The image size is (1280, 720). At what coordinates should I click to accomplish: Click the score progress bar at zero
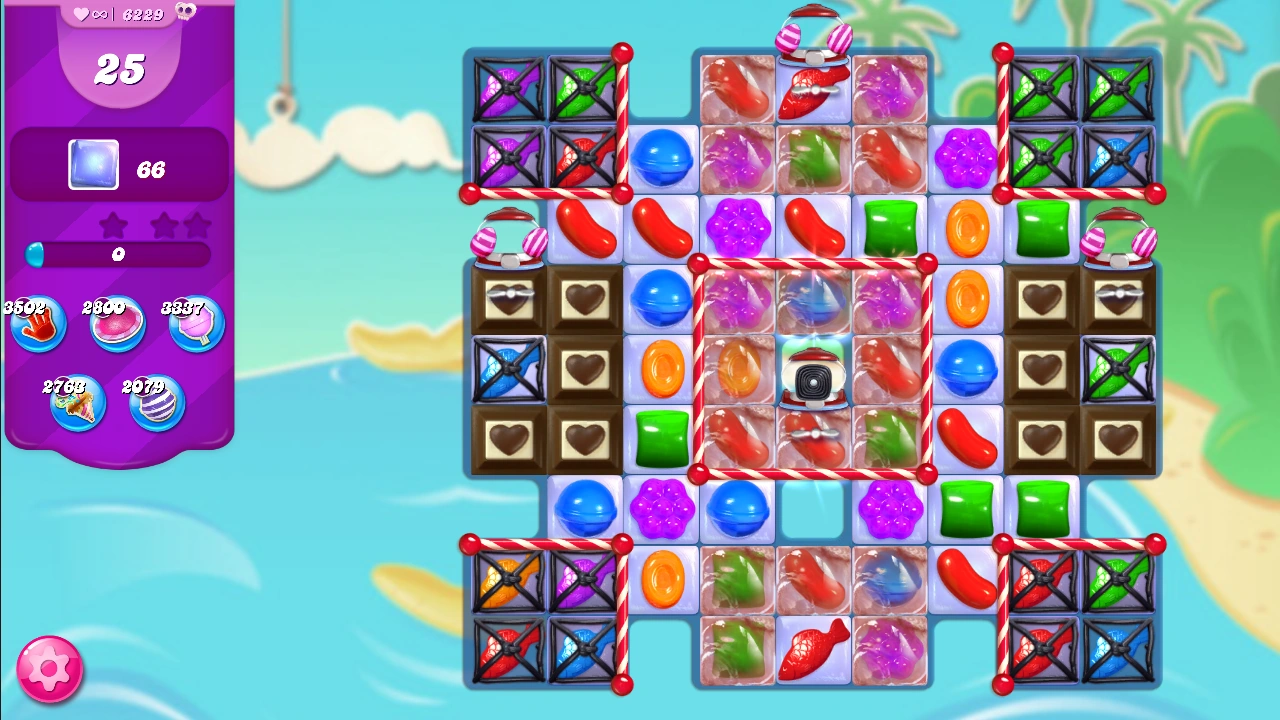[117, 256]
